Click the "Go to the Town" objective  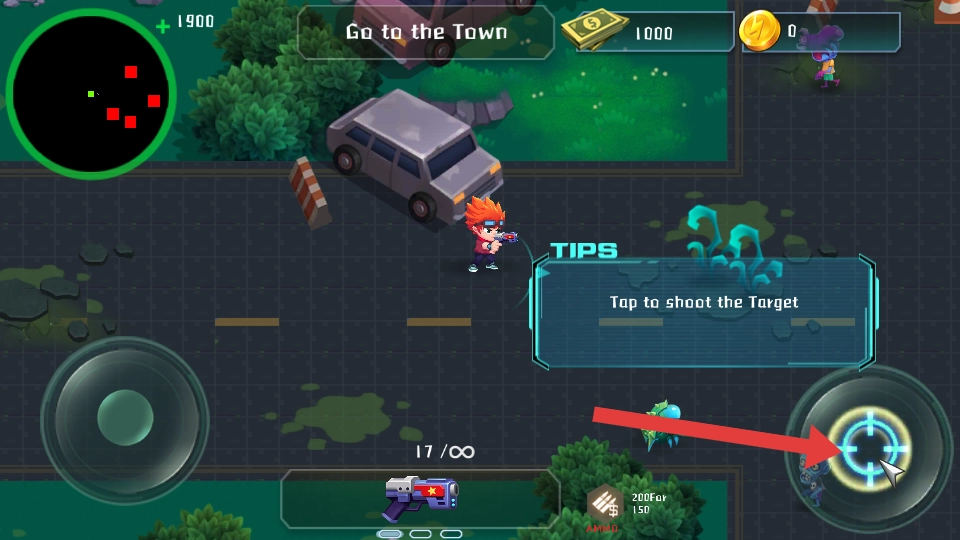(x=426, y=32)
